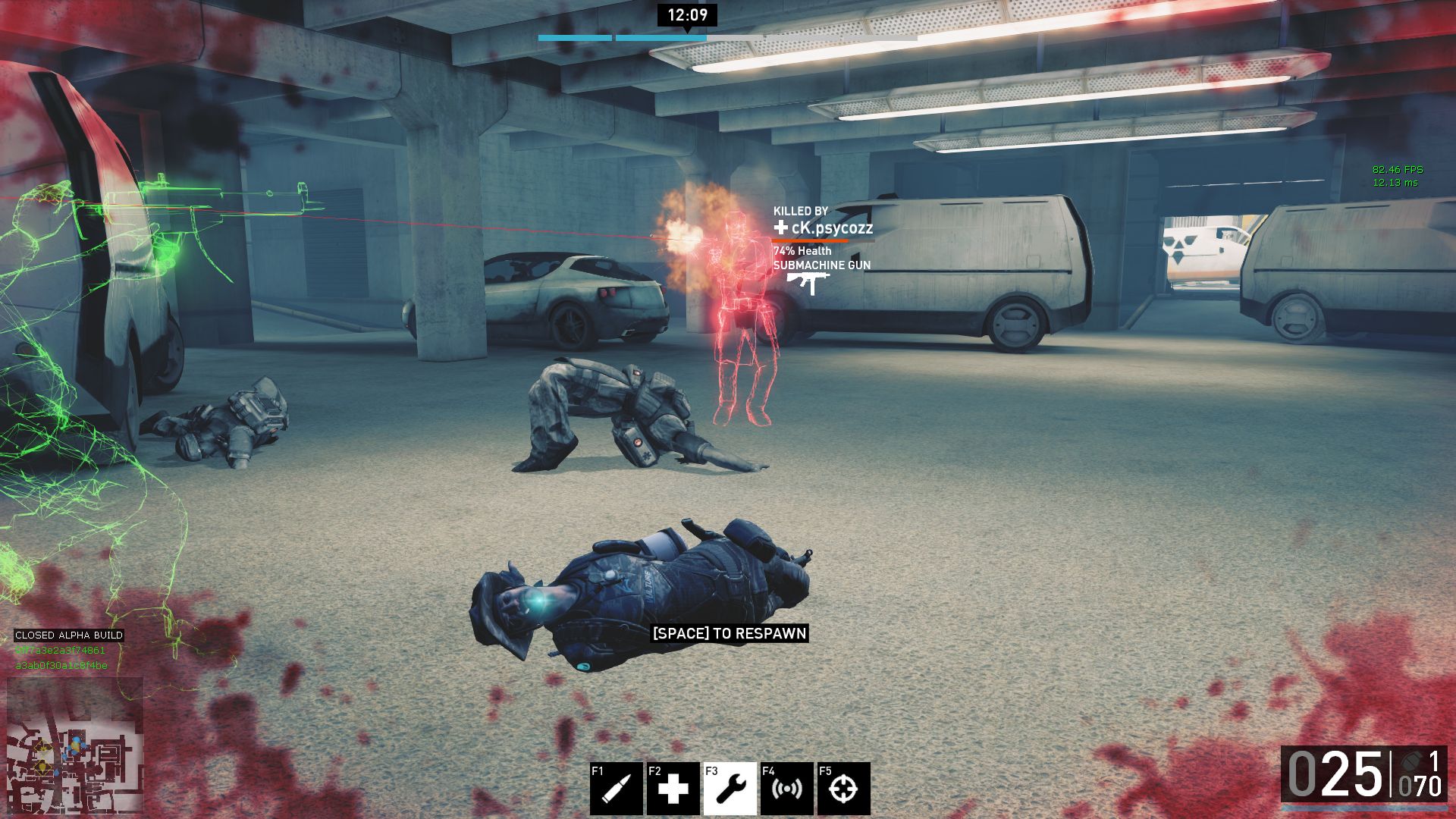The height and width of the screenshot is (819, 1456).
Task: Choose the F2 medic cross class
Action: 673,789
